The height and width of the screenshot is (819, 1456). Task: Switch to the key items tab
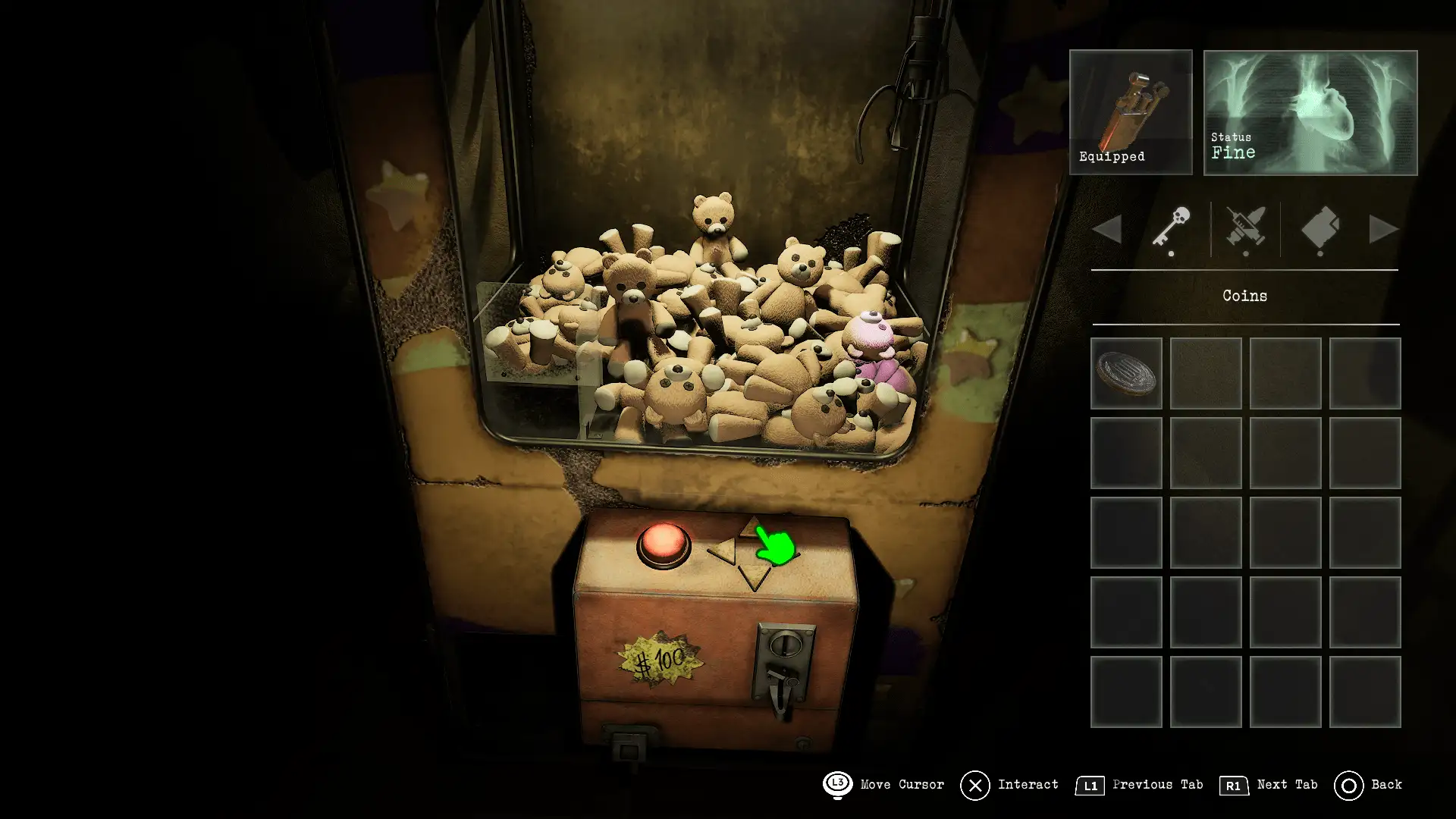click(1171, 227)
